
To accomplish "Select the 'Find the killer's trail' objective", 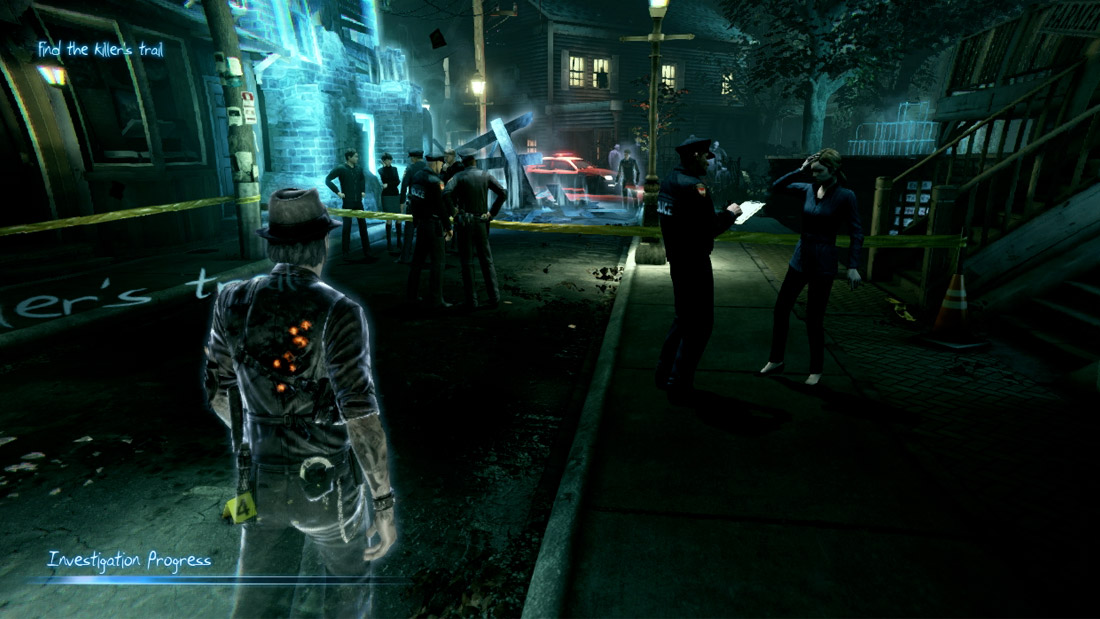I will click(x=100, y=49).
